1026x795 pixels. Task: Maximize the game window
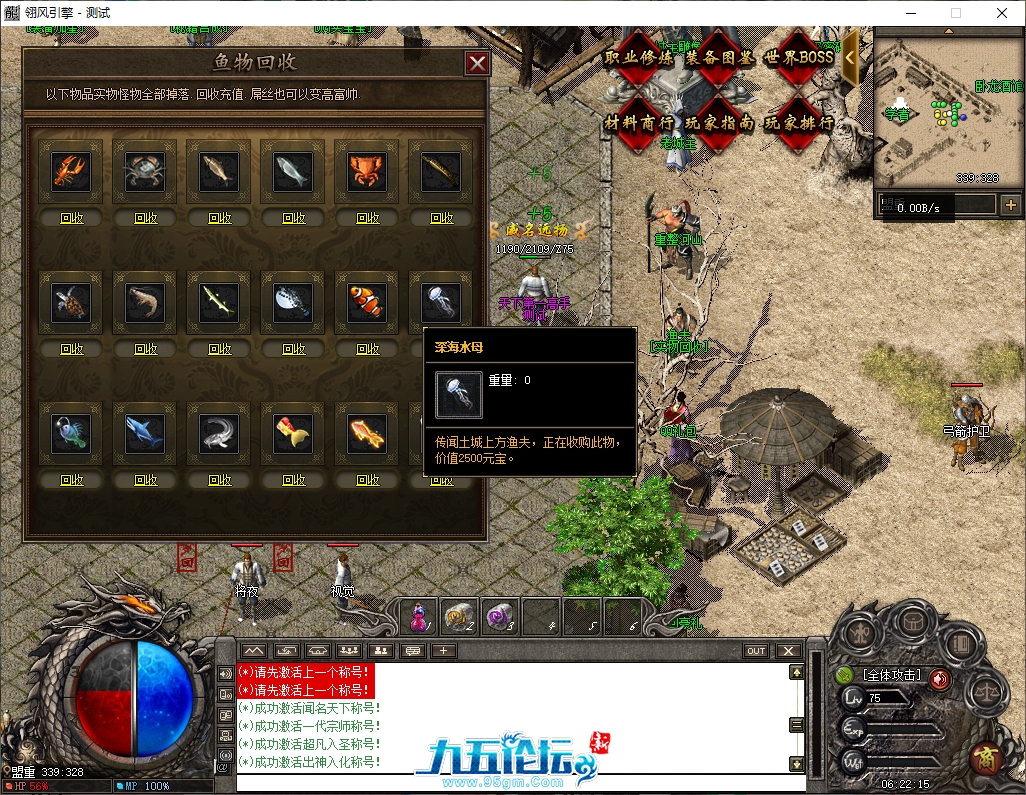(x=955, y=13)
